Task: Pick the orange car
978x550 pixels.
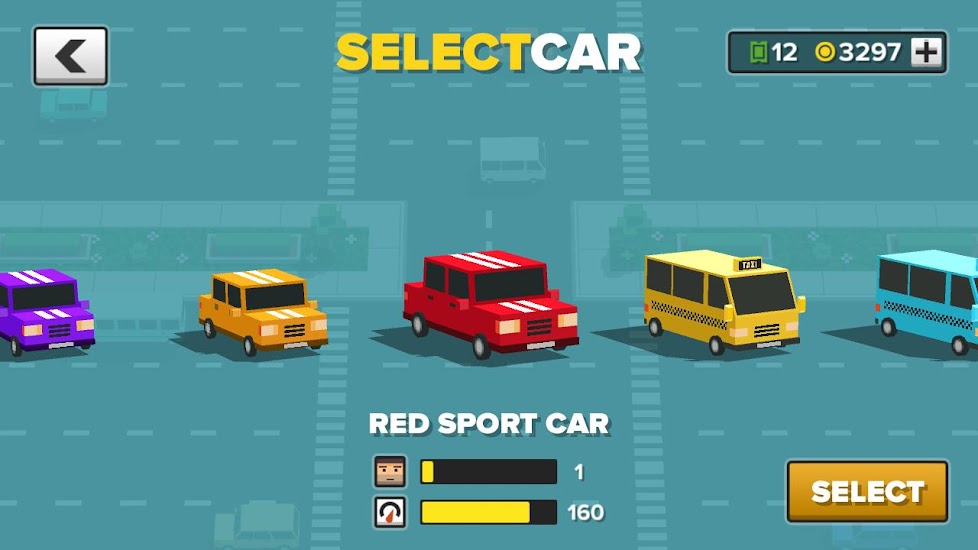Action: pos(263,310)
